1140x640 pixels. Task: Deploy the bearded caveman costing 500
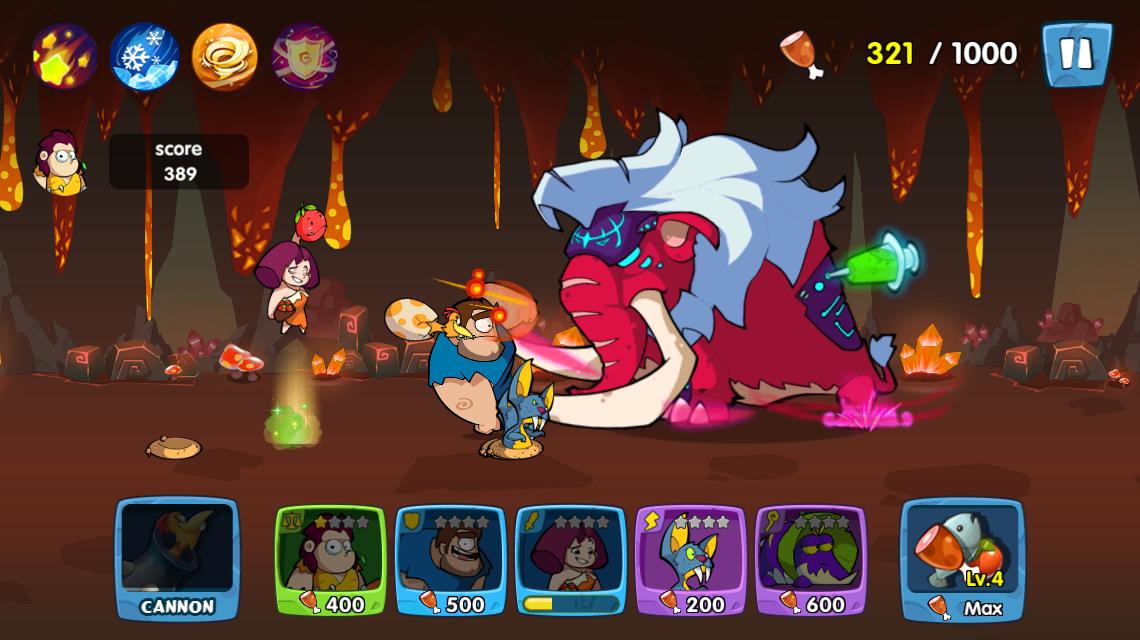point(451,560)
